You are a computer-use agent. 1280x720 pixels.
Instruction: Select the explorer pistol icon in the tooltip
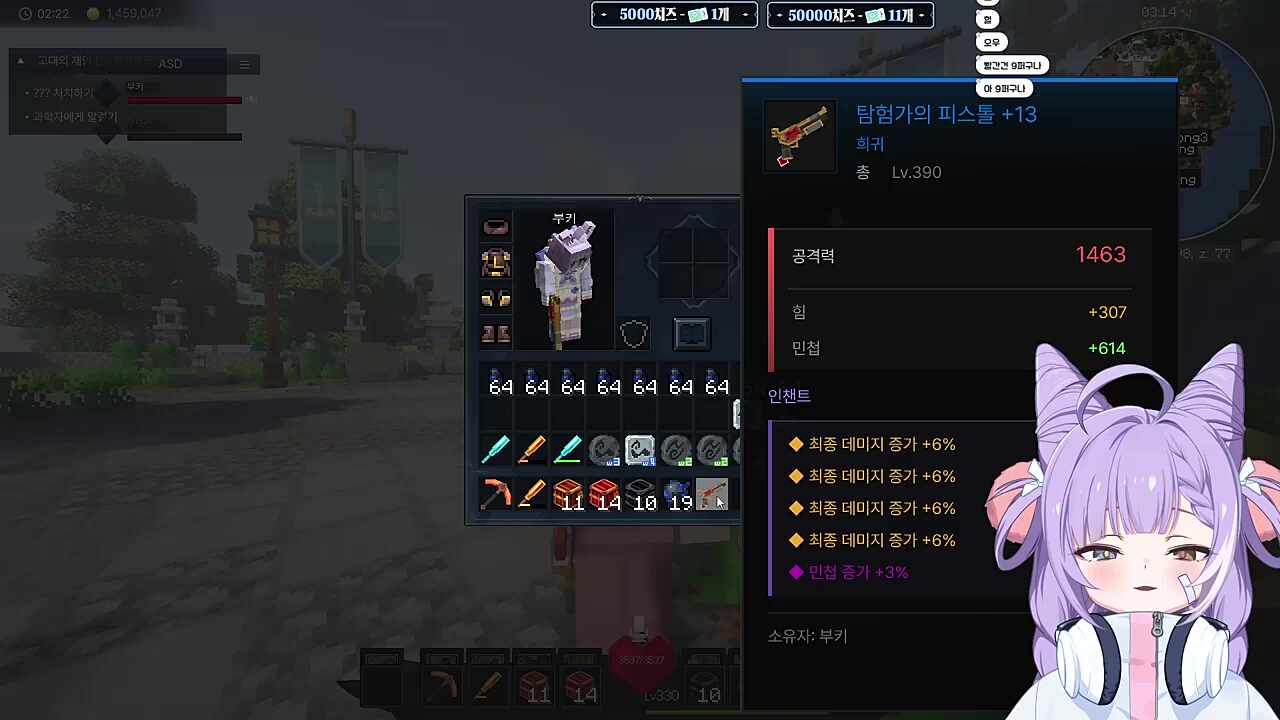click(x=799, y=135)
